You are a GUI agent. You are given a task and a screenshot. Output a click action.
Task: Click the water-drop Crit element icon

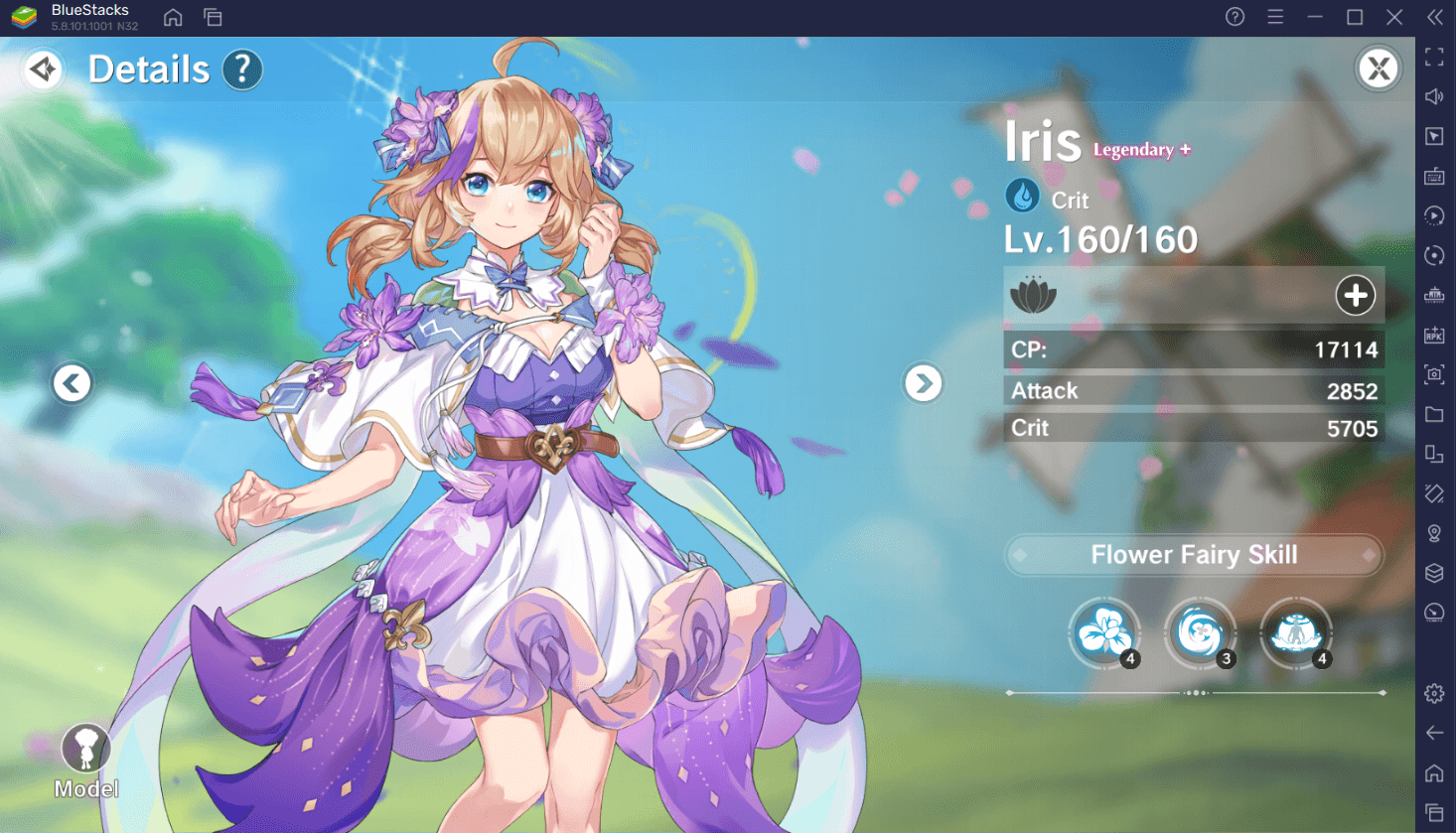click(x=1022, y=197)
